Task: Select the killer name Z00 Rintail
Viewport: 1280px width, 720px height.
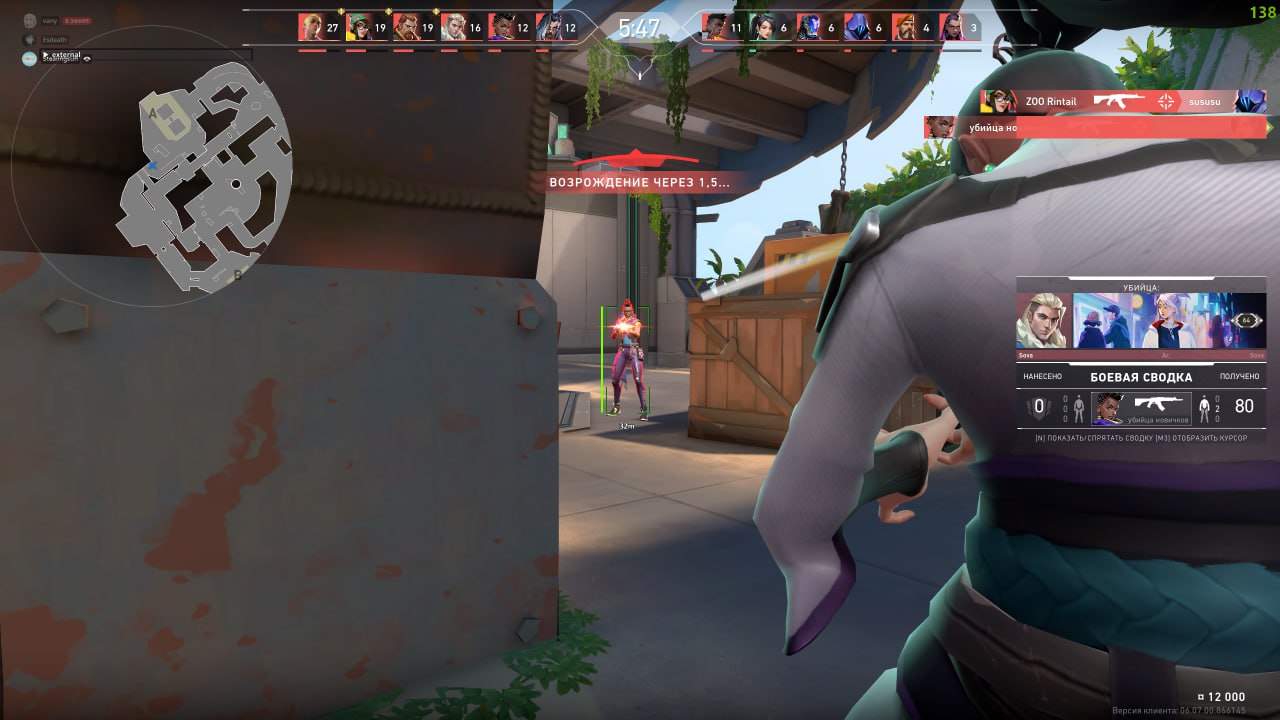Action: (x=1051, y=101)
